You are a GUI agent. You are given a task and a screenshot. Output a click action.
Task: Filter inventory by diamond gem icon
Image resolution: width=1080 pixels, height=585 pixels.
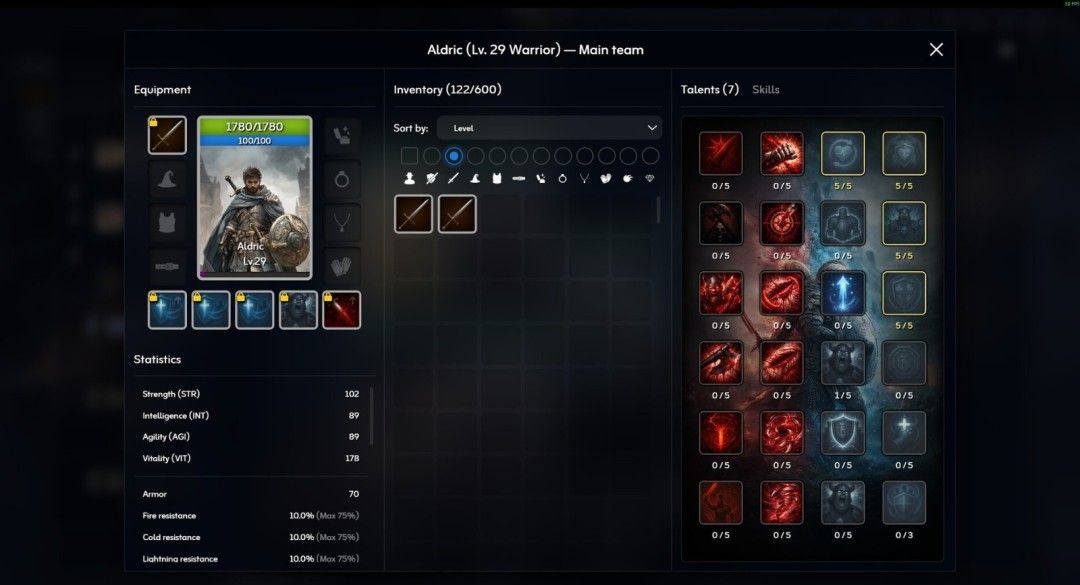tap(649, 179)
